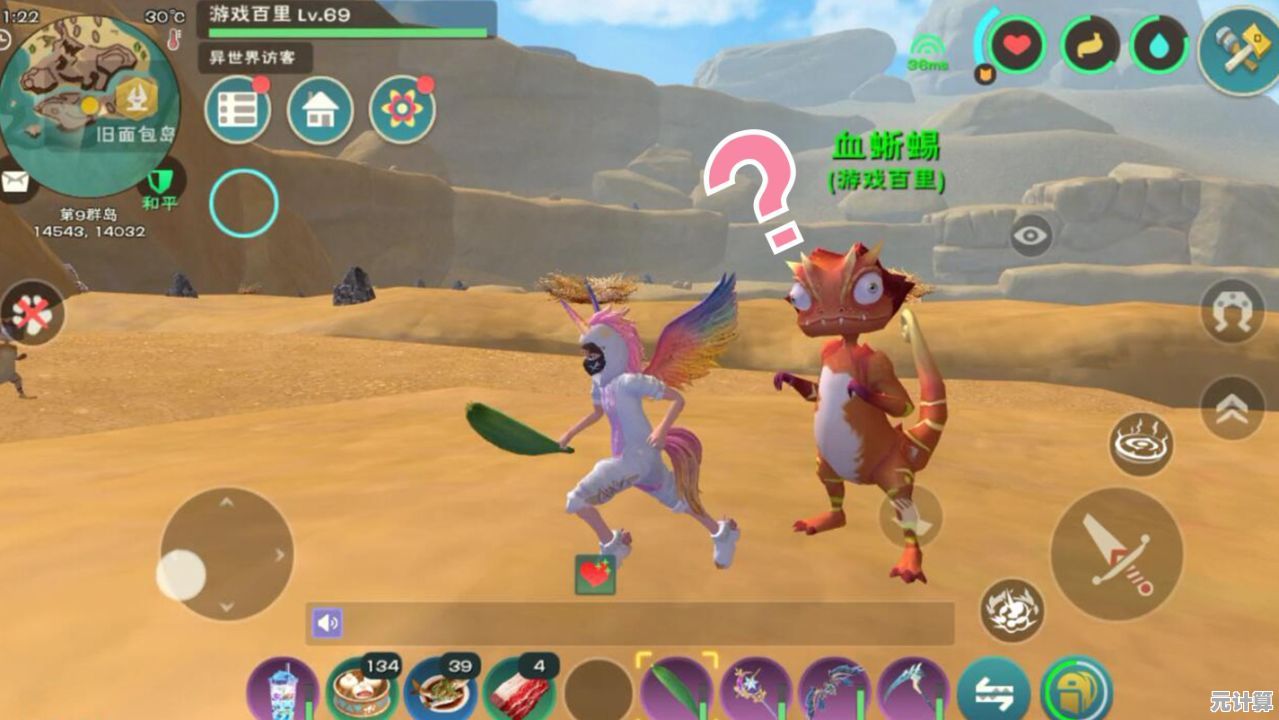This screenshot has width=1279, height=720.
Task: Select the raw meat slot with 4
Action: click(519, 689)
